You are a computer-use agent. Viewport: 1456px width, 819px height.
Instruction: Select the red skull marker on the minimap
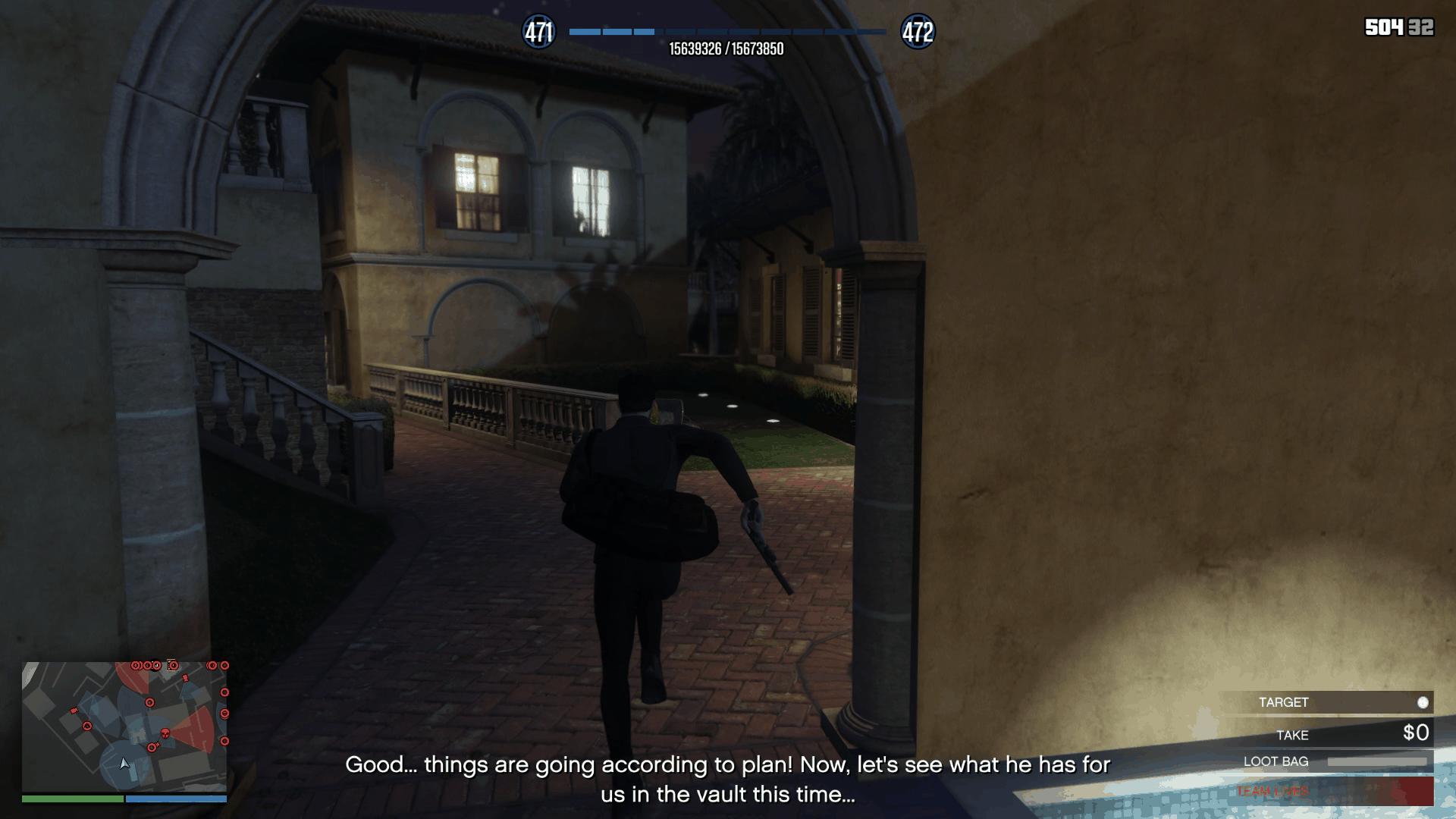click(165, 733)
